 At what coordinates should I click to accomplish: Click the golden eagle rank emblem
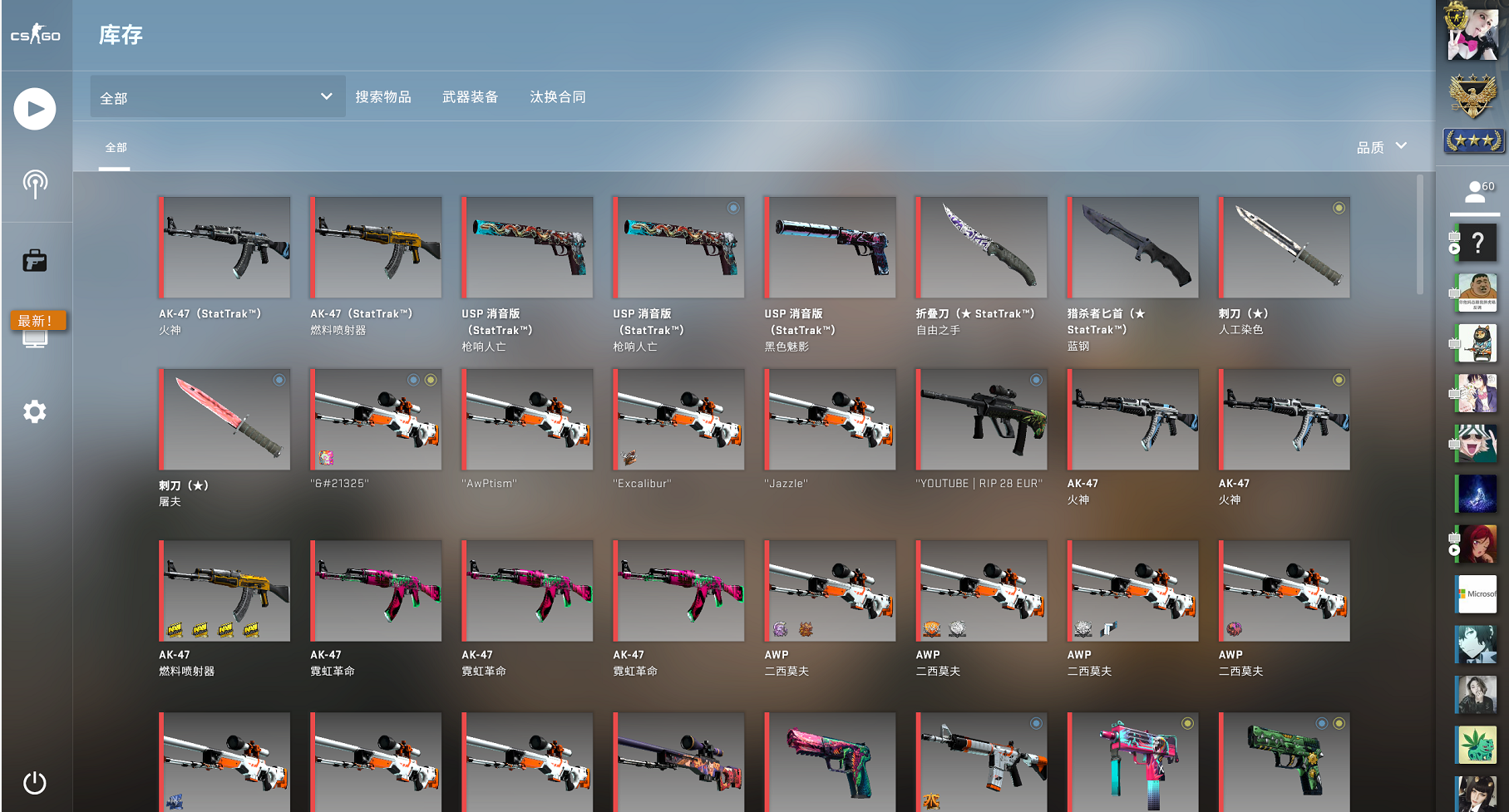pyautogui.click(x=1473, y=94)
